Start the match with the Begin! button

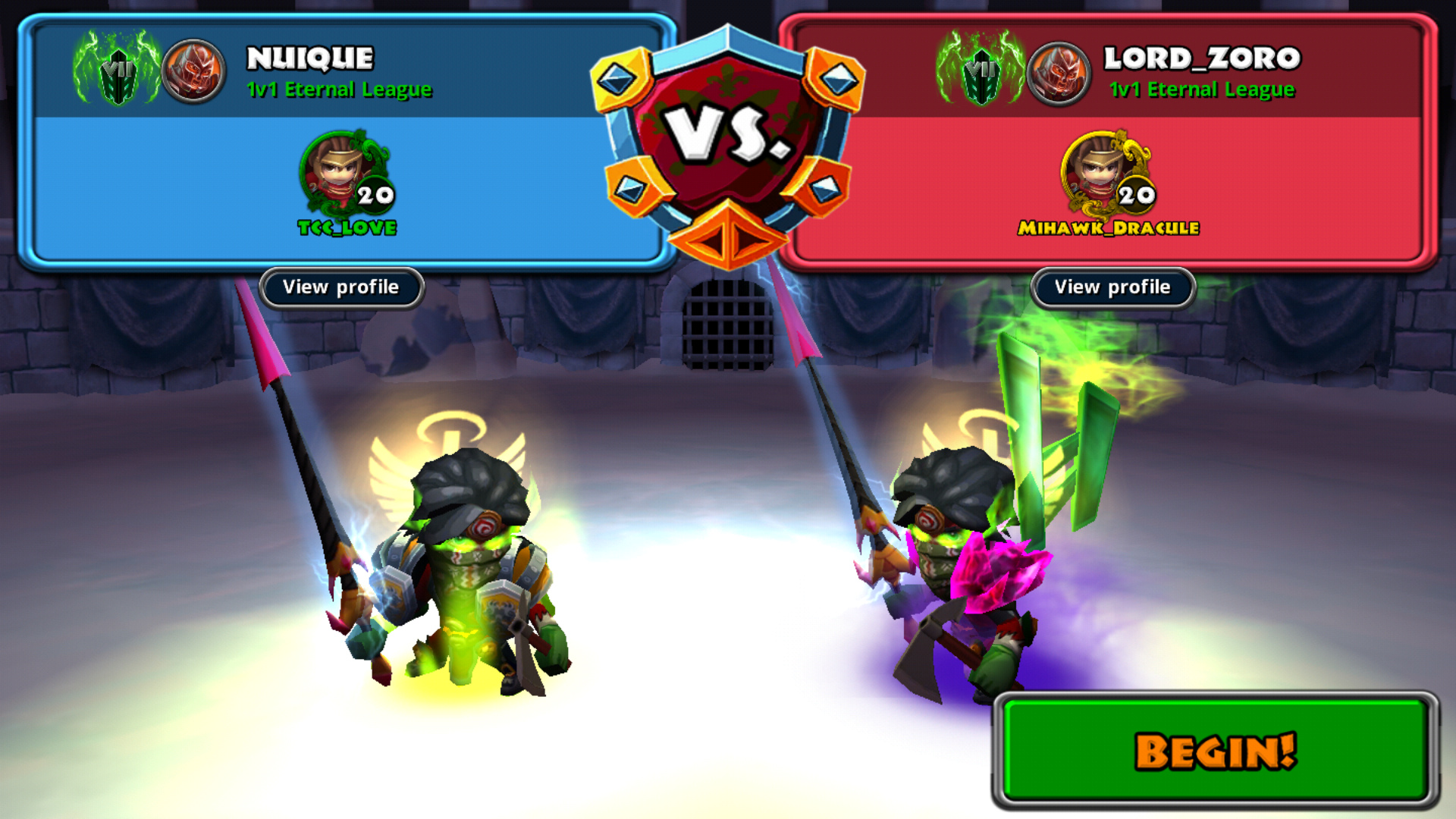[x=1215, y=751]
